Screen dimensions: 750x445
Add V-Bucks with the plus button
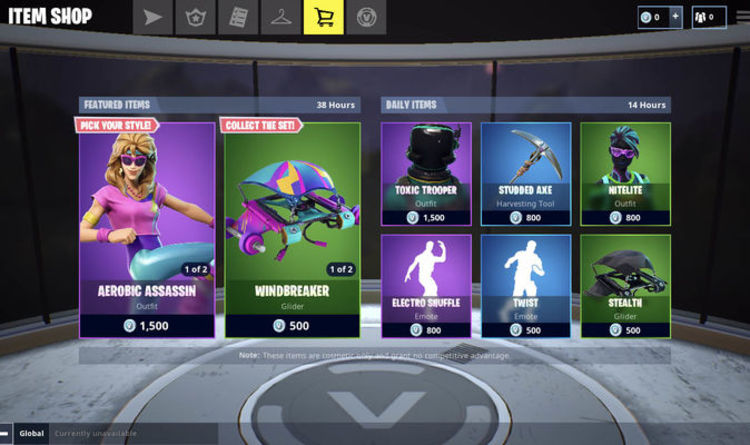675,17
